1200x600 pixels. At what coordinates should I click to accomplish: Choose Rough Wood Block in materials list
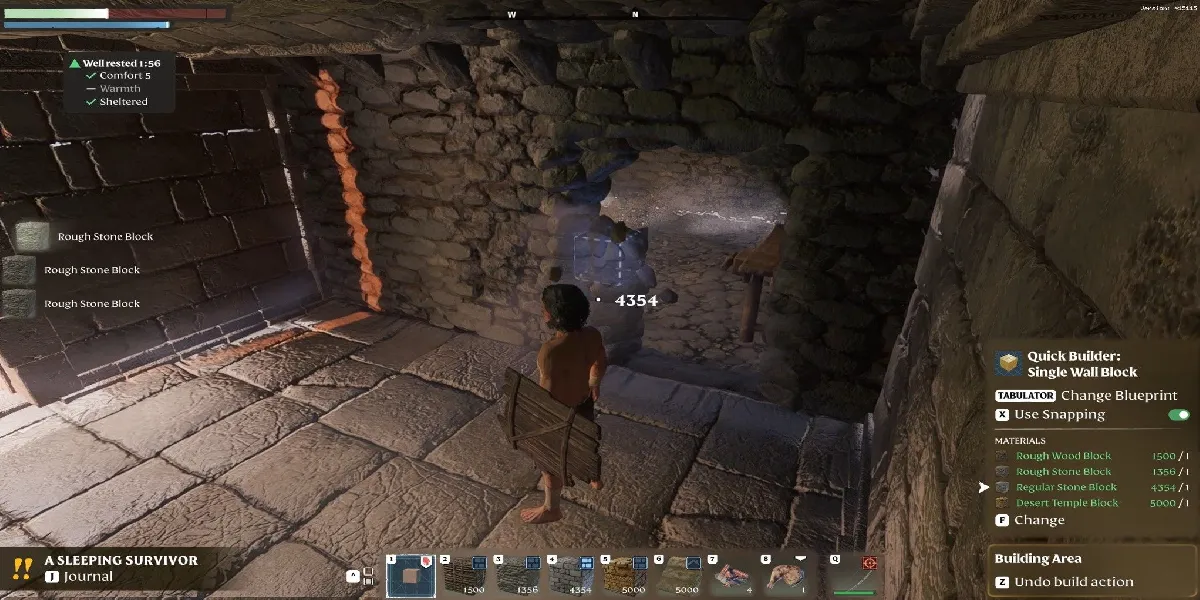tap(1063, 456)
